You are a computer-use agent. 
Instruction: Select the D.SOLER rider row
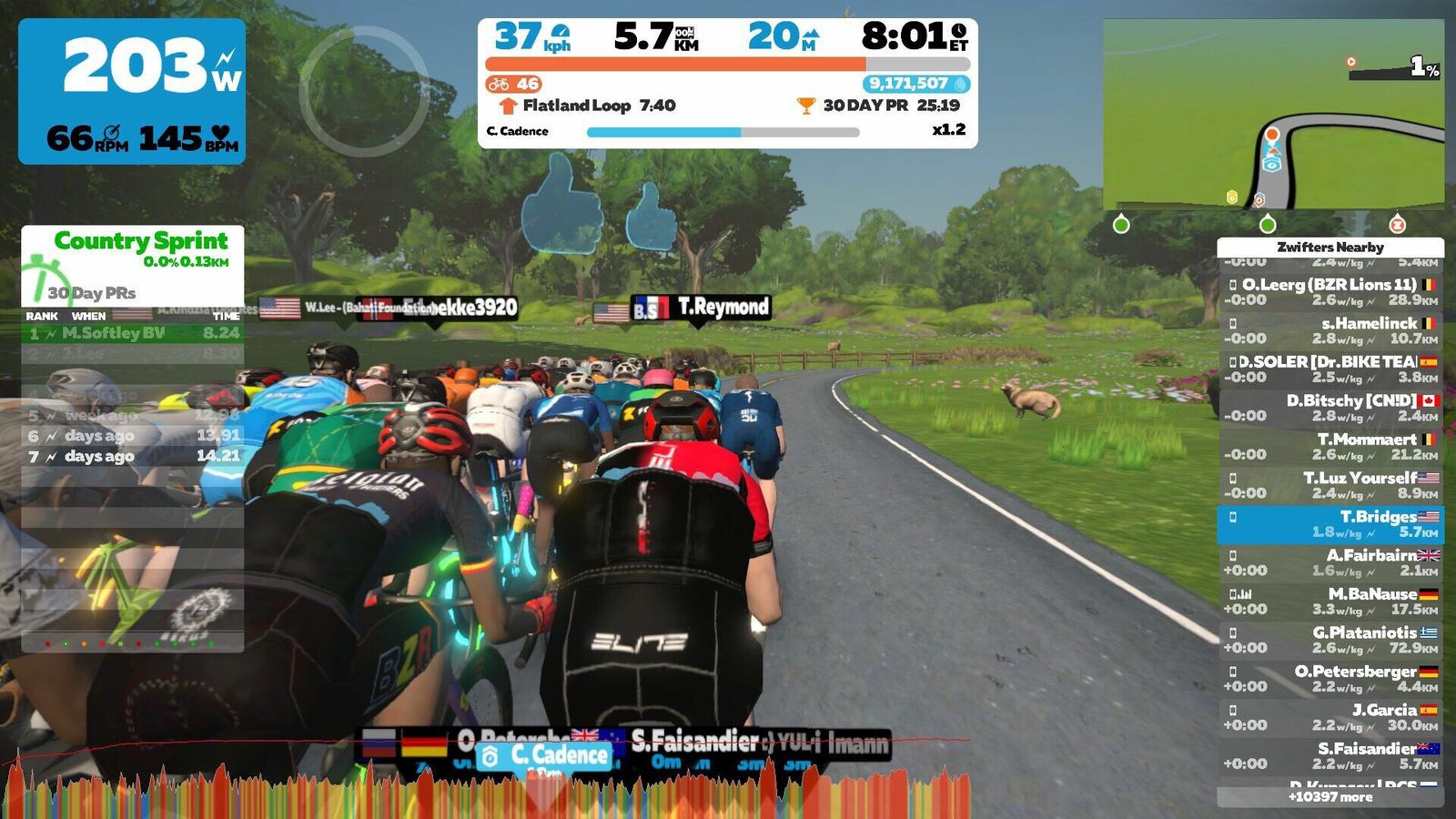[x=1330, y=369]
